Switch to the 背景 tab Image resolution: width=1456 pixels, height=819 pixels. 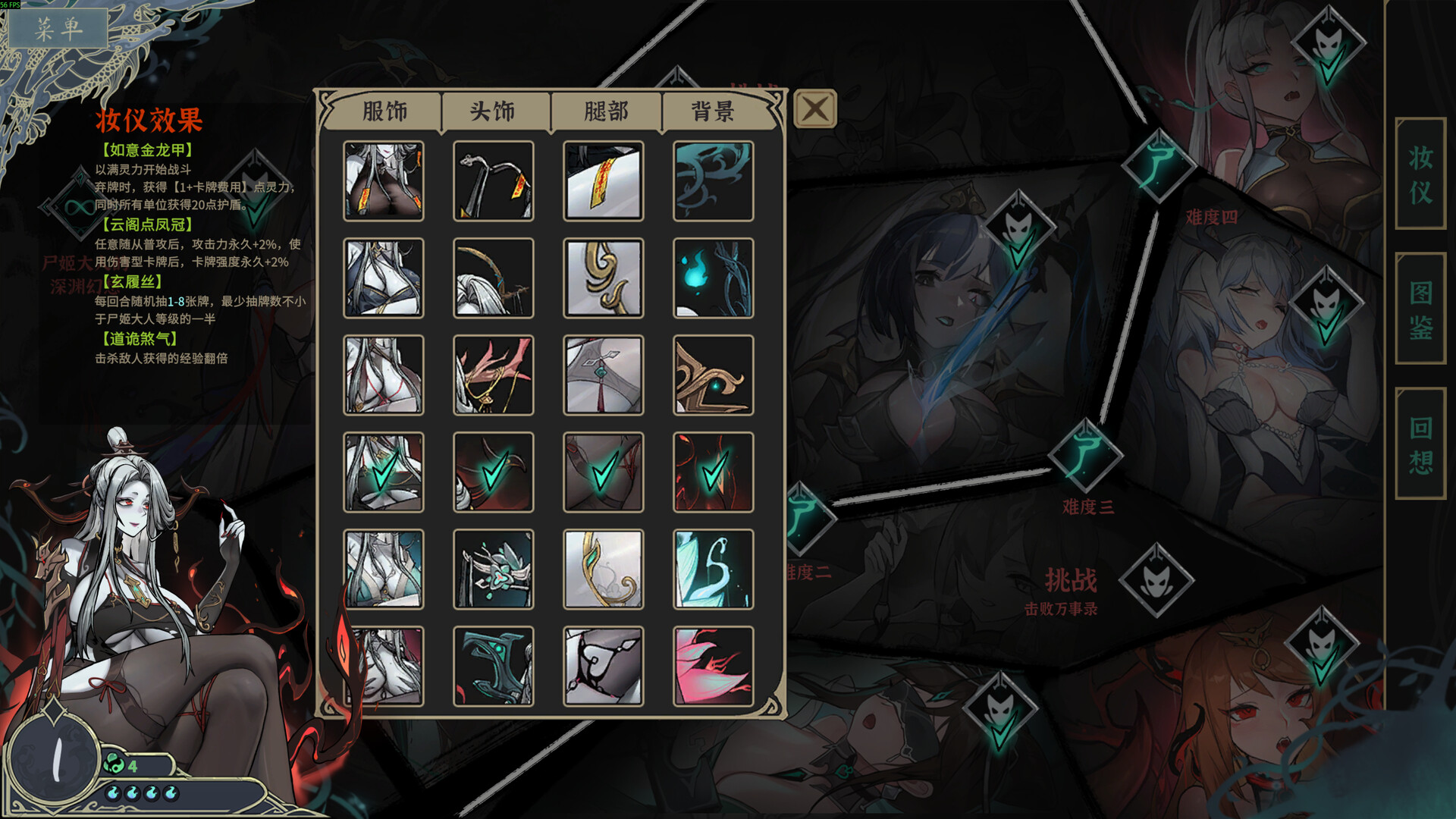[x=713, y=111]
